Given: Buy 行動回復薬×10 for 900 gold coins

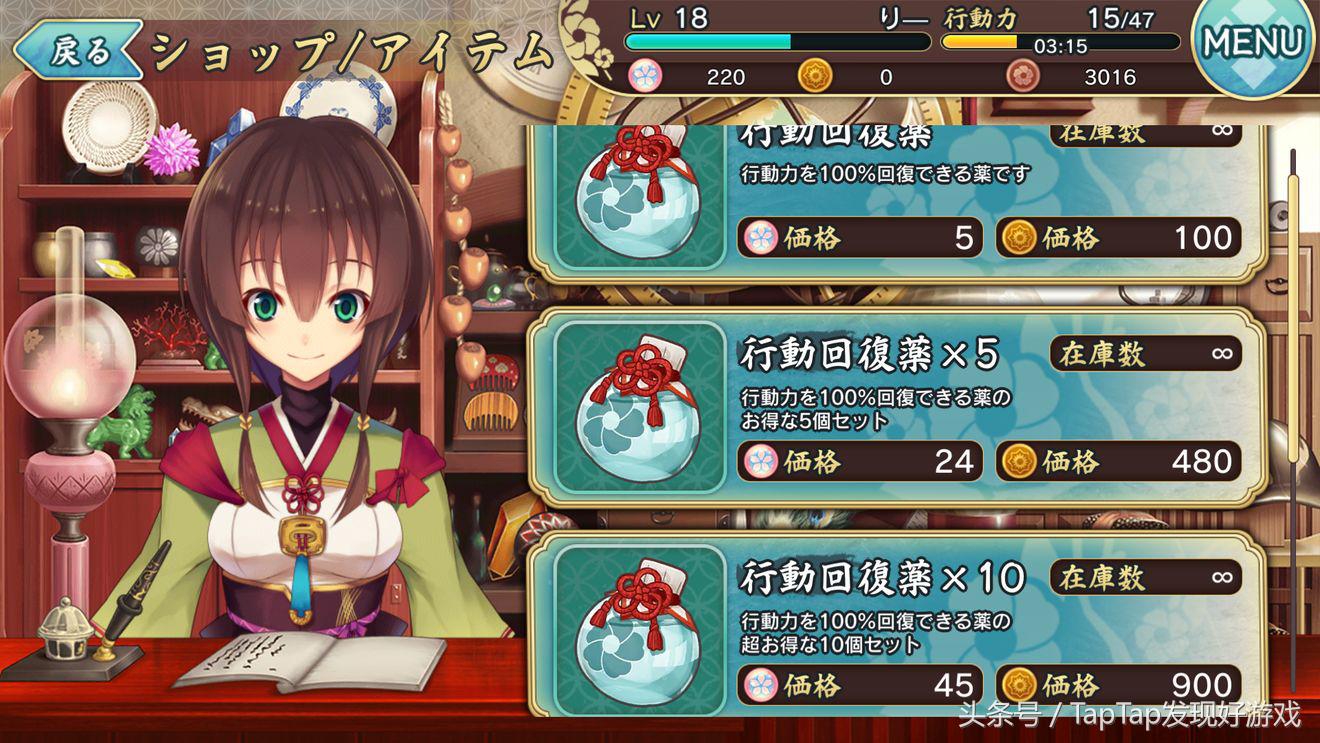Looking at the screenshot, I should click(x=1118, y=685).
